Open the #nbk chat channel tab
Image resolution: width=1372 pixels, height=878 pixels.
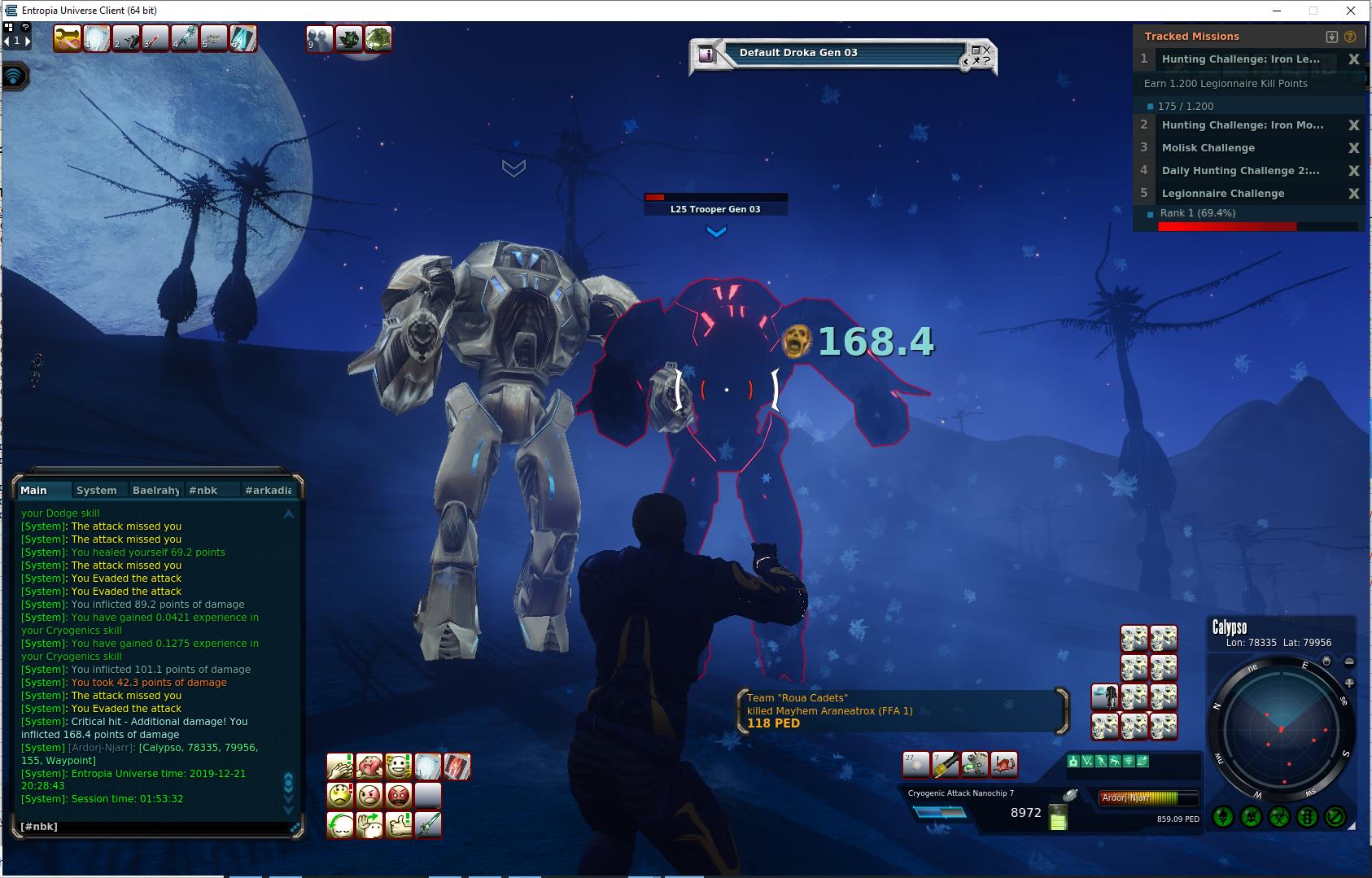point(203,490)
